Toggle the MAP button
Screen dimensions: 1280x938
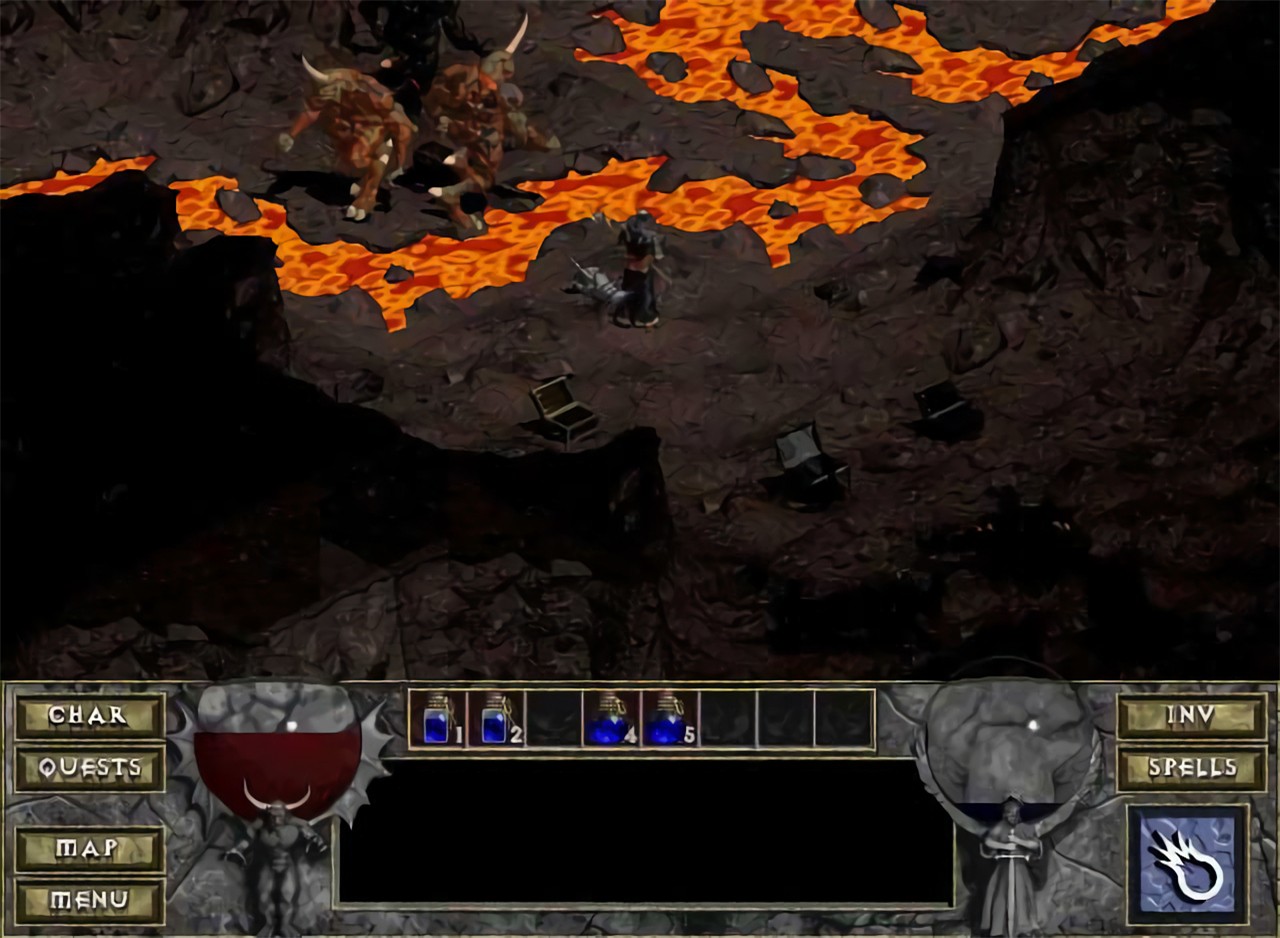coord(89,849)
